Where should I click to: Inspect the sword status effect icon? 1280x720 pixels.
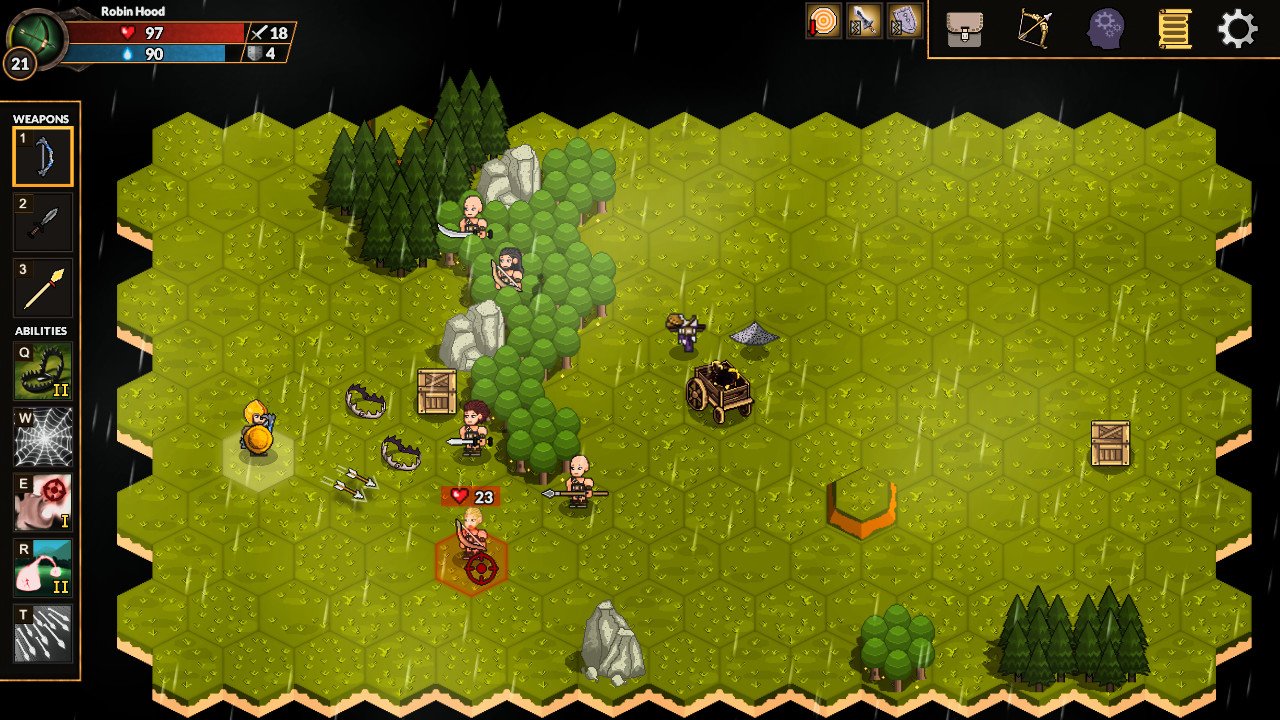[863, 21]
